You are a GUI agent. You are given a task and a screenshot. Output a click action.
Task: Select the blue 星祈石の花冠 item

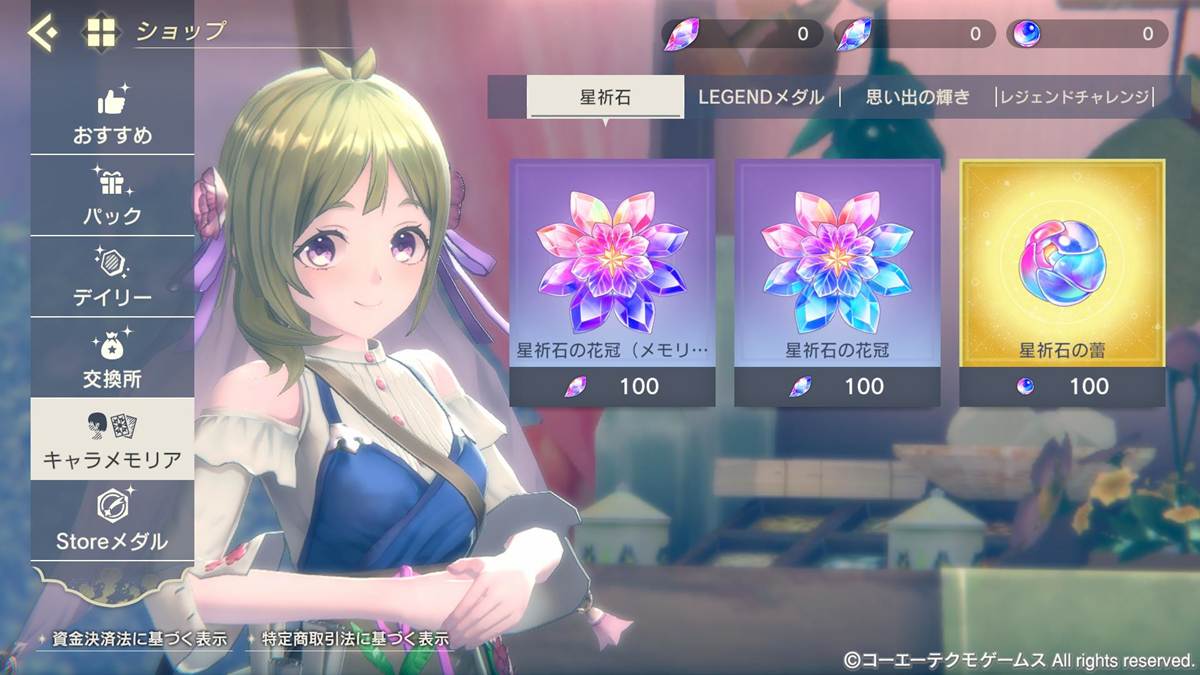837,282
